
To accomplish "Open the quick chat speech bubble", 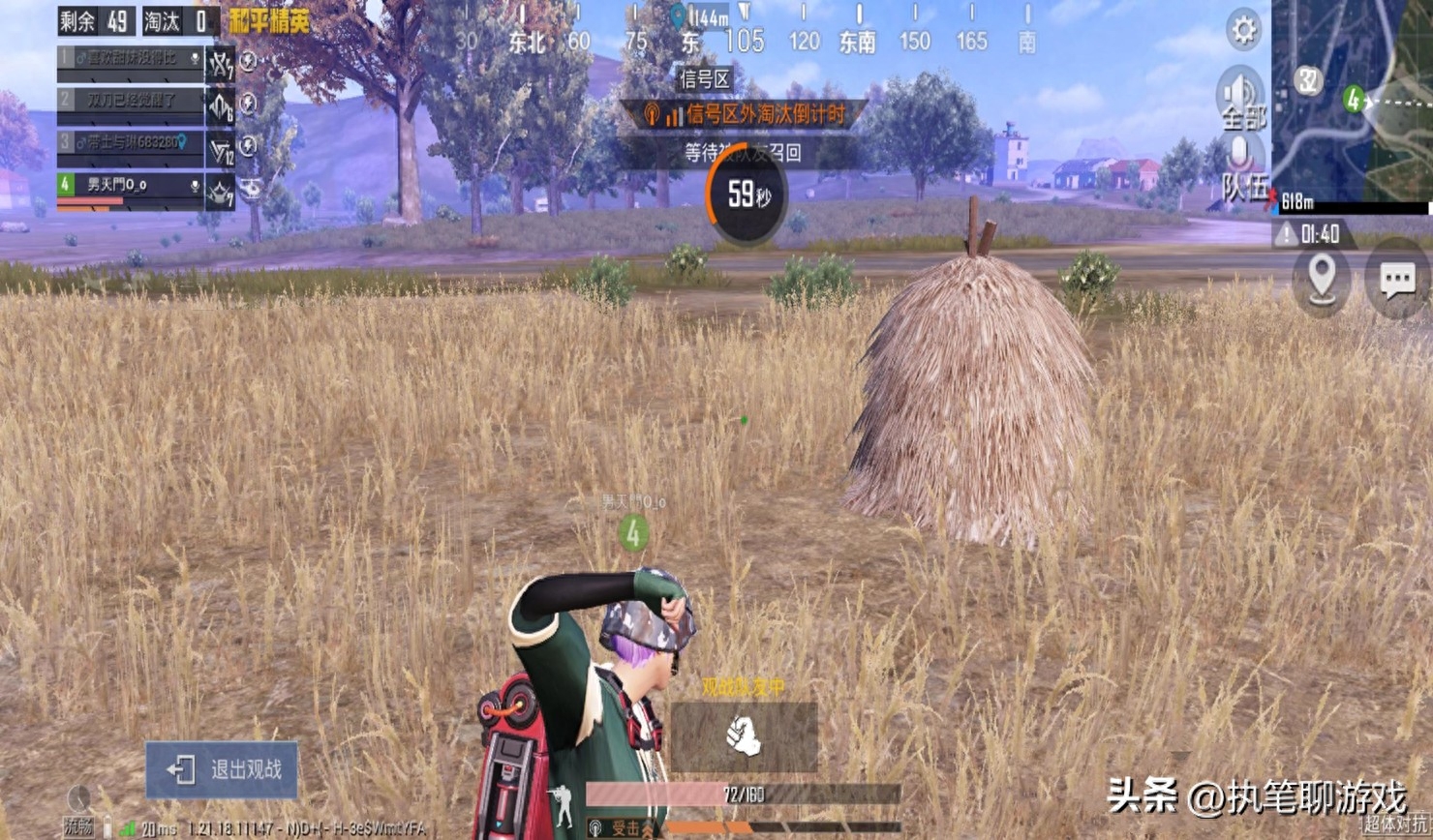I will (1397, 280).
